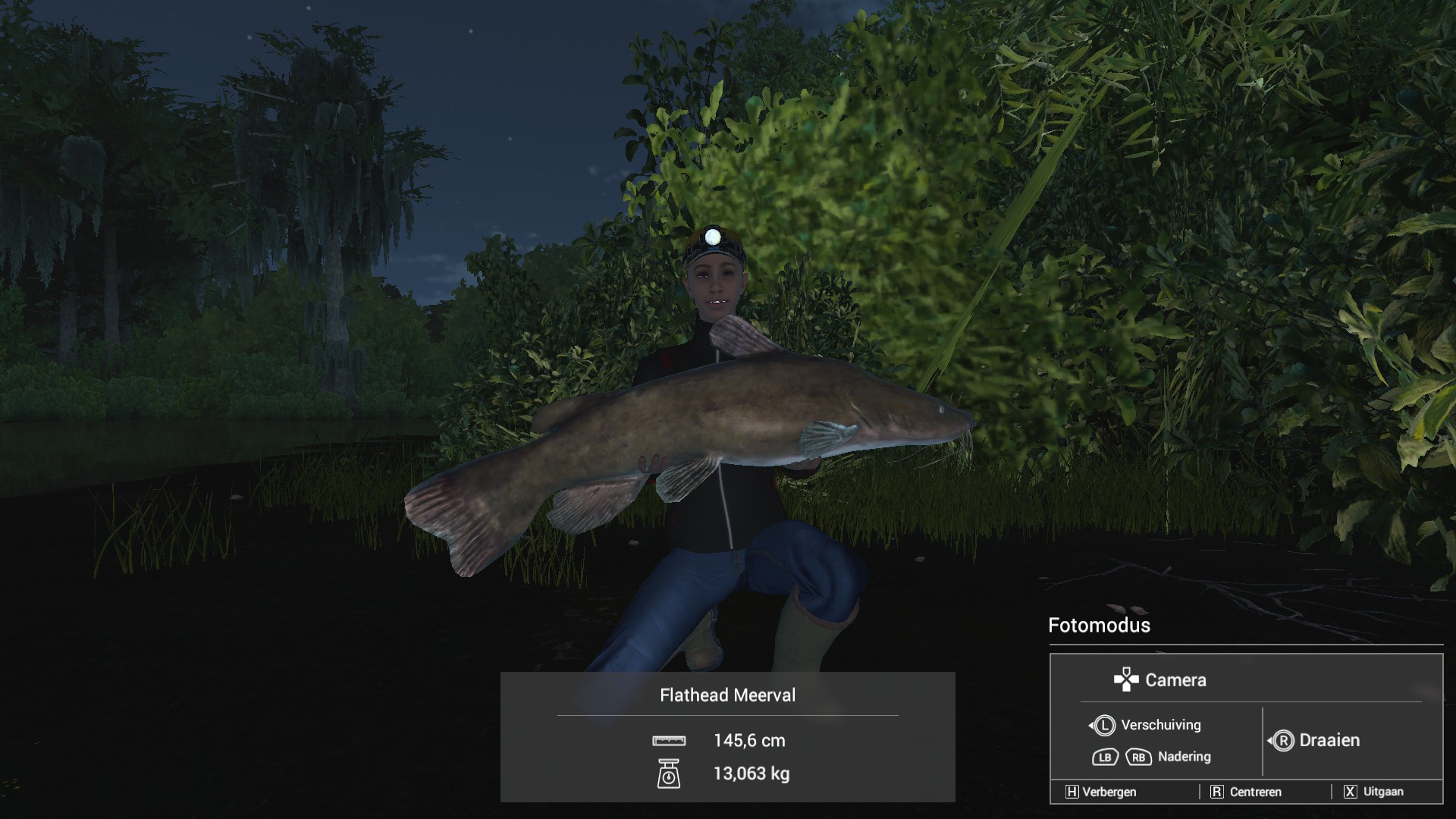Hide the interface with Verbergen

[1101, 792]
